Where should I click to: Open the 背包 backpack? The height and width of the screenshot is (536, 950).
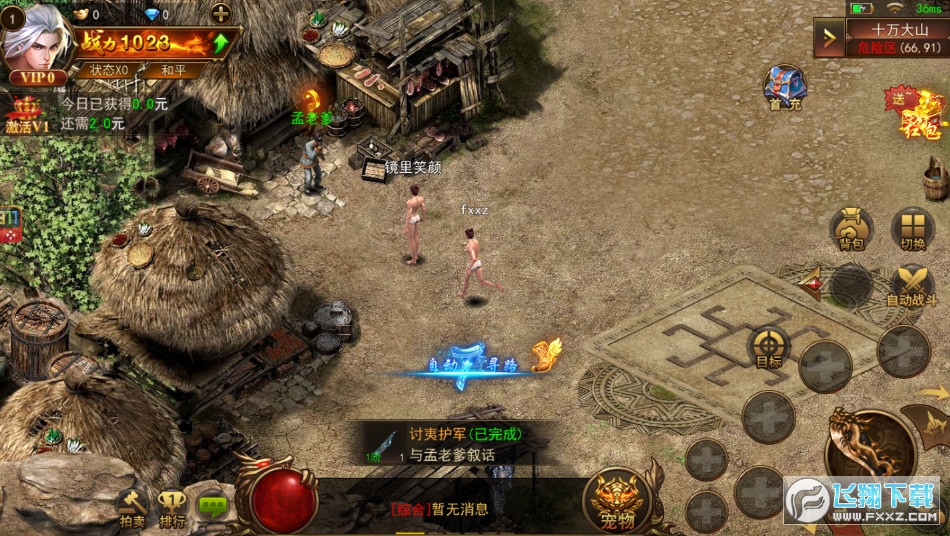852,229
